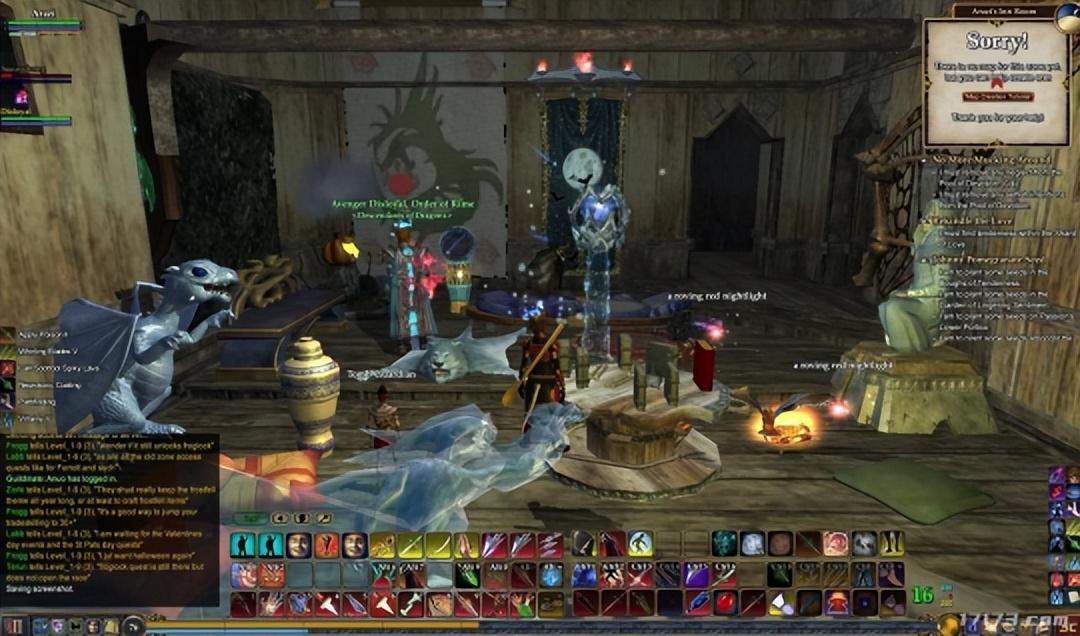Trigger the running figure sprint ability
The width and height of the screenshot is (1080, 636).
[640, 544]
